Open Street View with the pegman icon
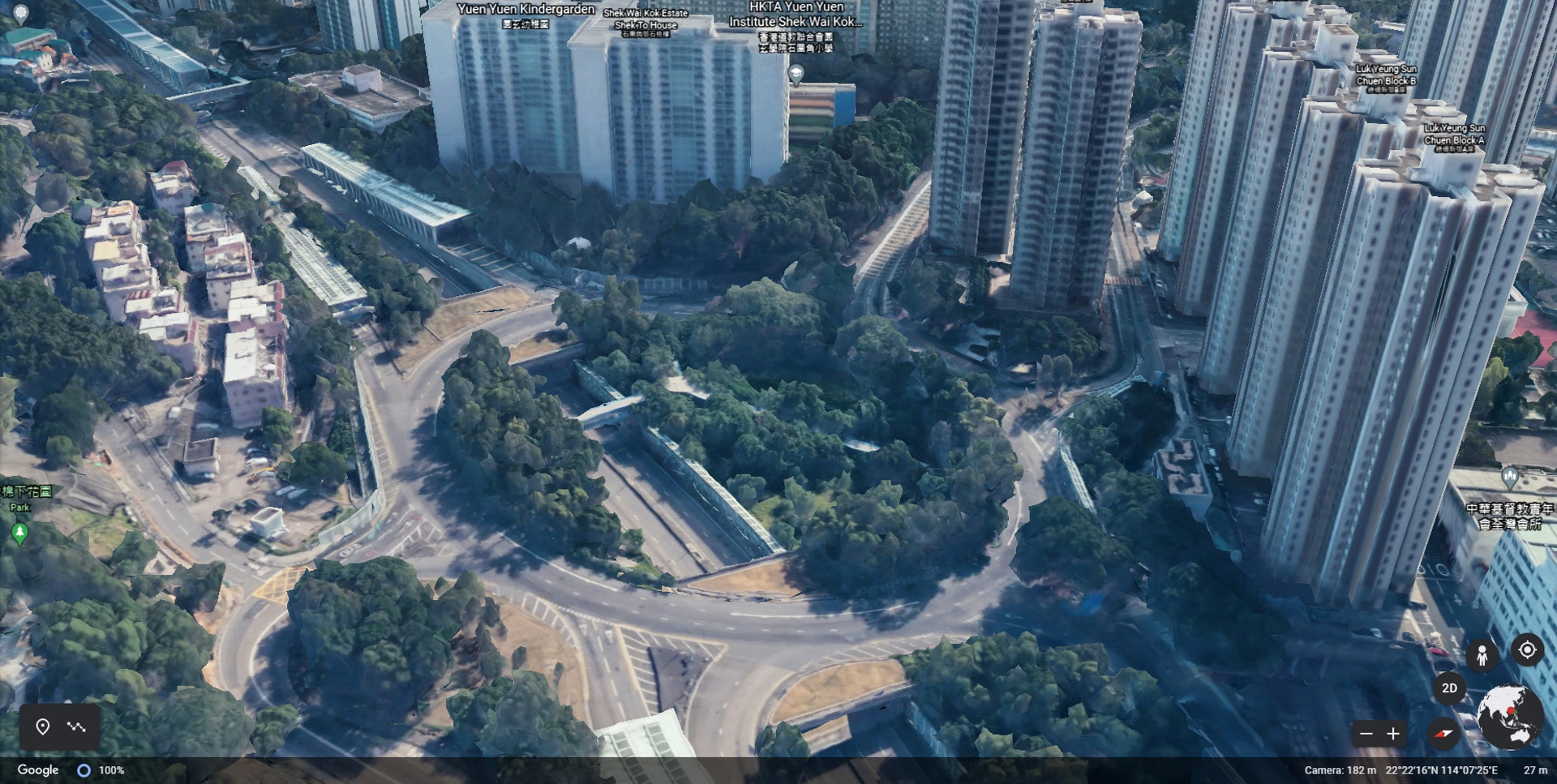 click(x=1482, y=655)
